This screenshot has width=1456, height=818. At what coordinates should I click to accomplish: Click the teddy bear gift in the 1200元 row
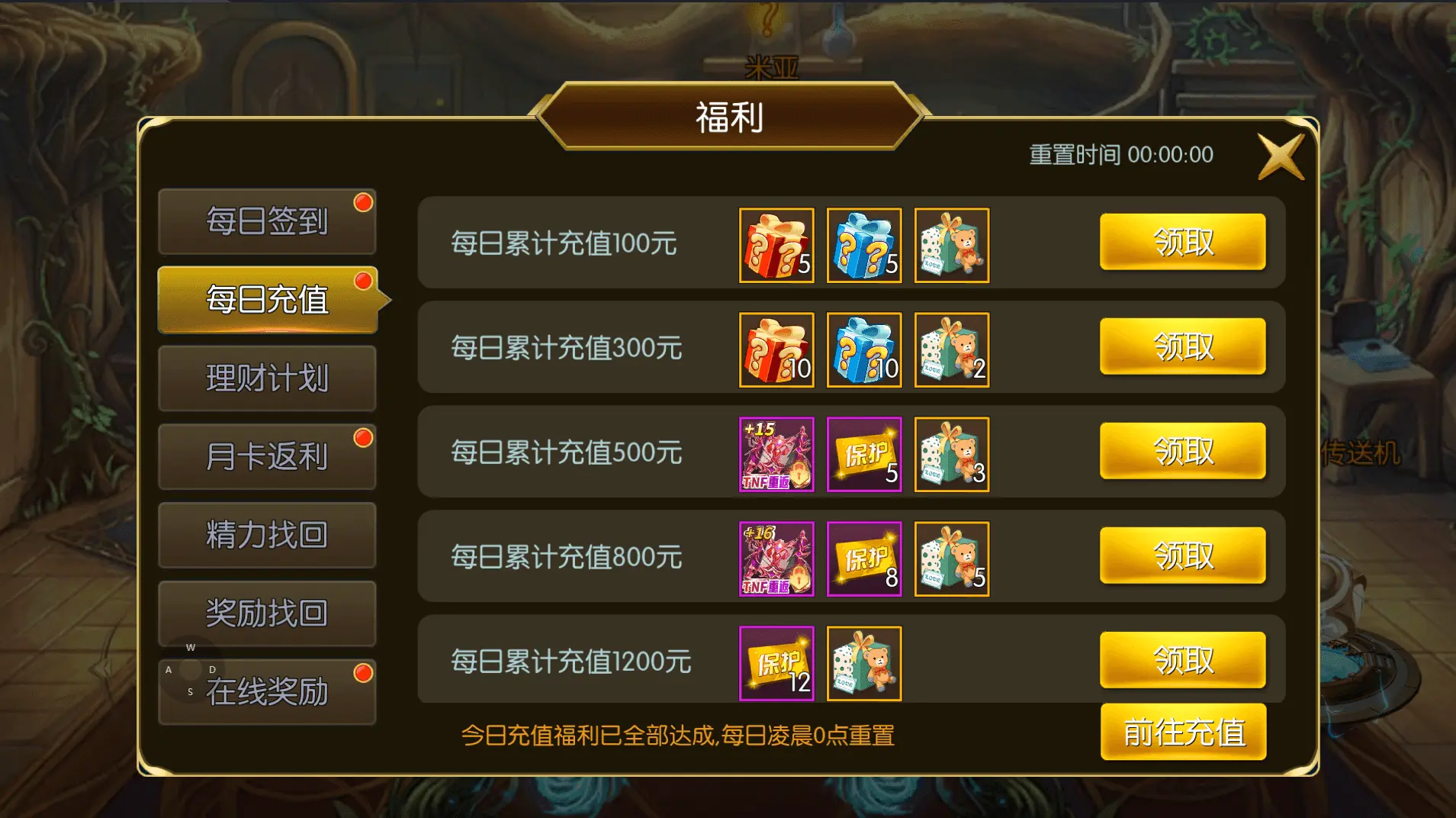coord(863,663)
